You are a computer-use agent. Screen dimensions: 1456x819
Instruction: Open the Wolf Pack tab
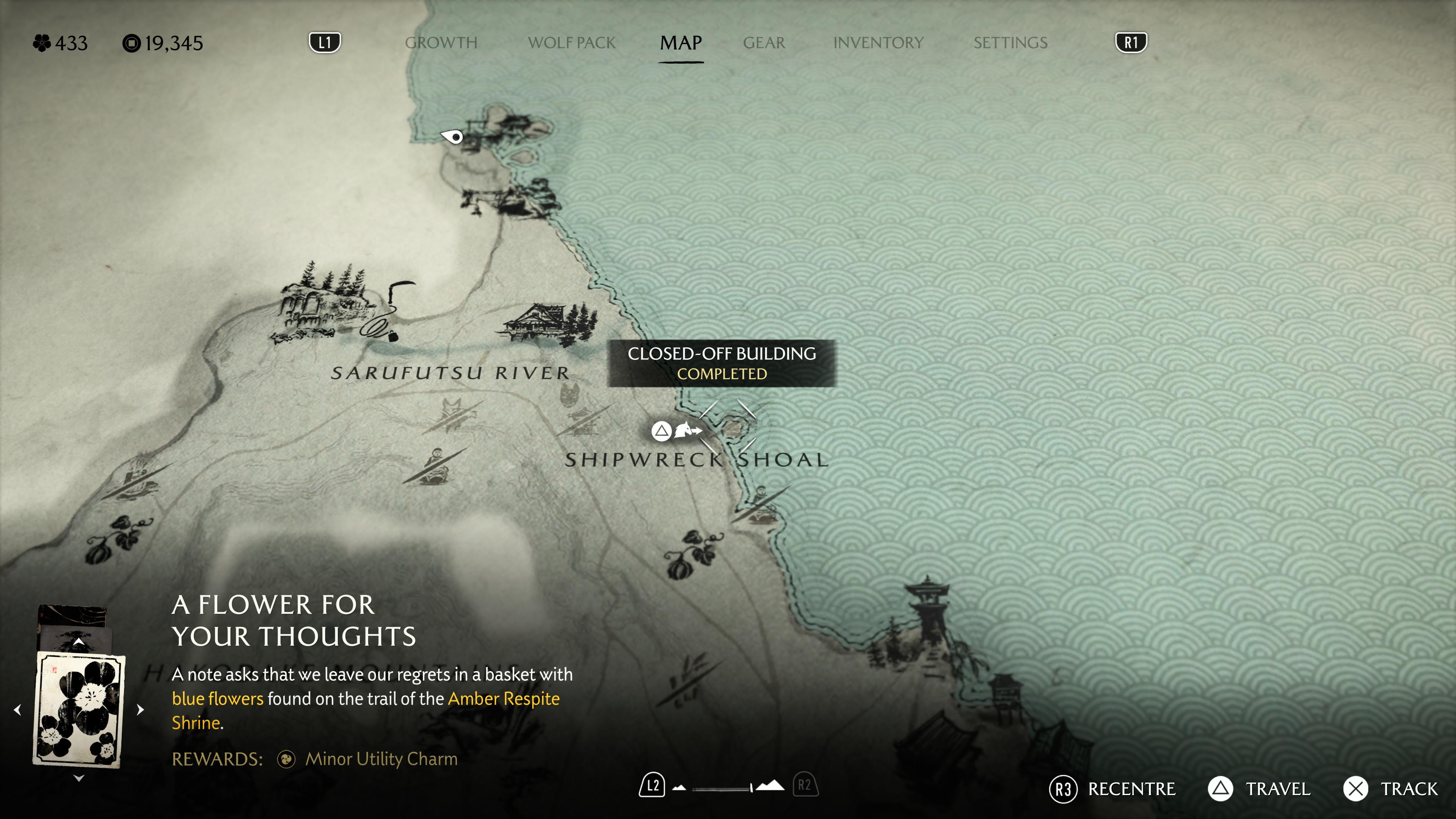click(x=571, y=43)
